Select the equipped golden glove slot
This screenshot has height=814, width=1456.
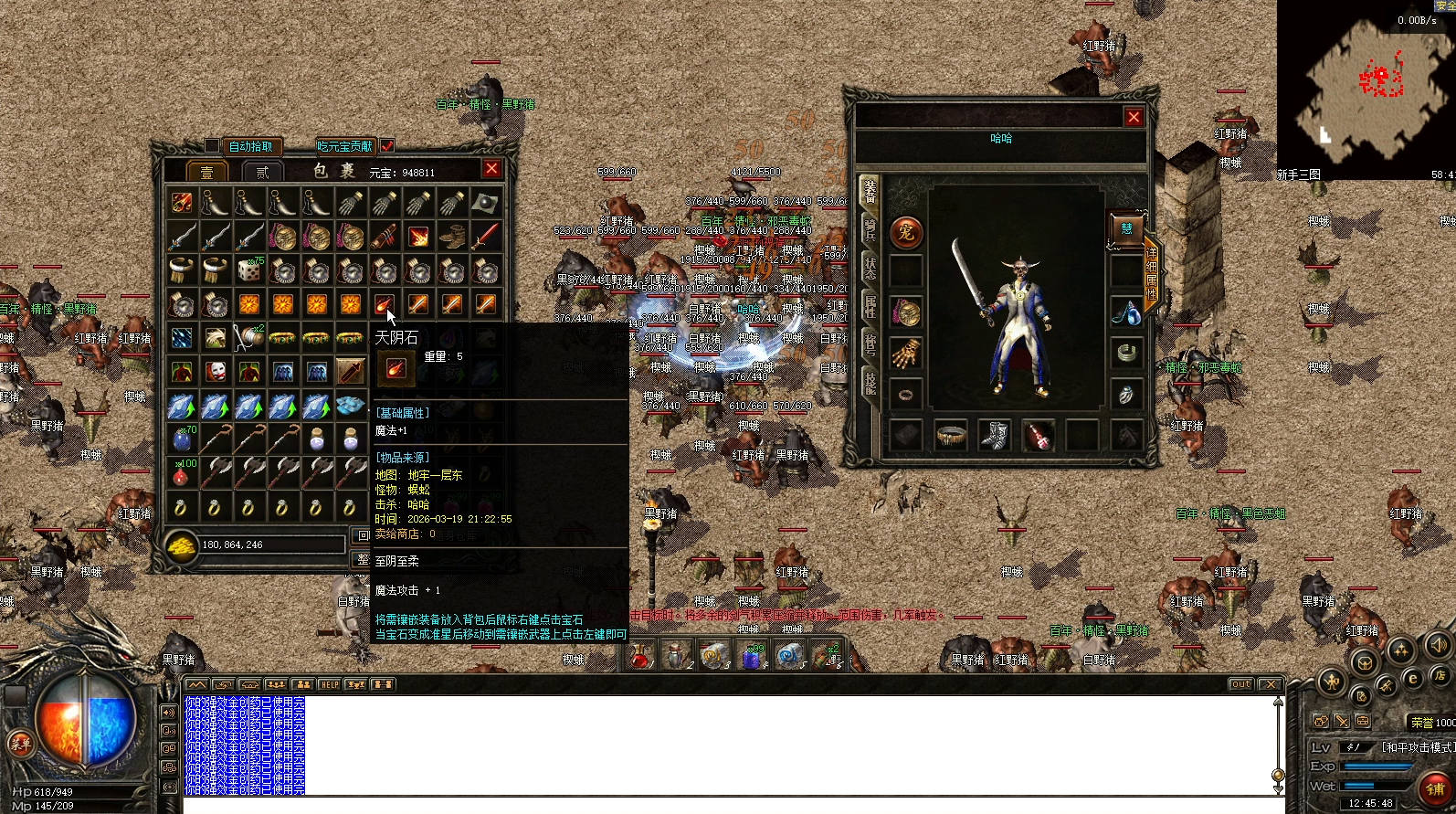(906, 354)
